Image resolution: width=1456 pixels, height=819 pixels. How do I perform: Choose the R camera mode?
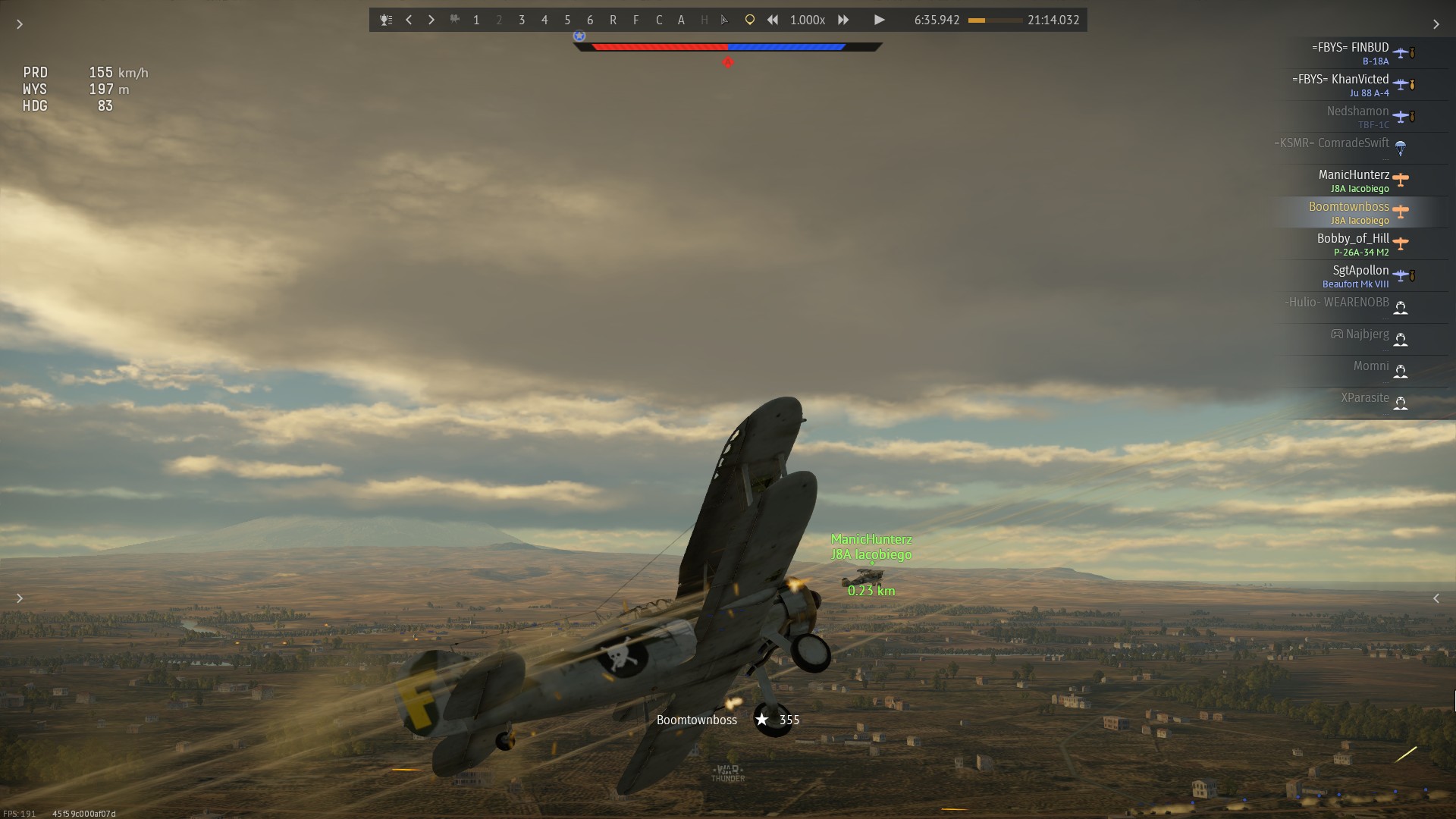(x=613, y=20)
